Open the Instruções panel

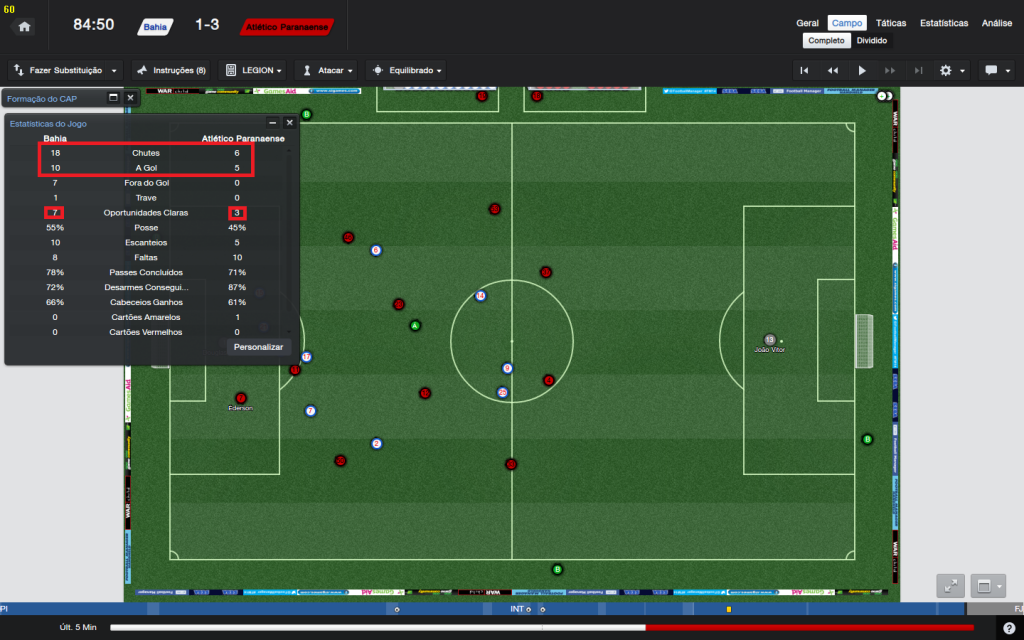pos(170,71)
